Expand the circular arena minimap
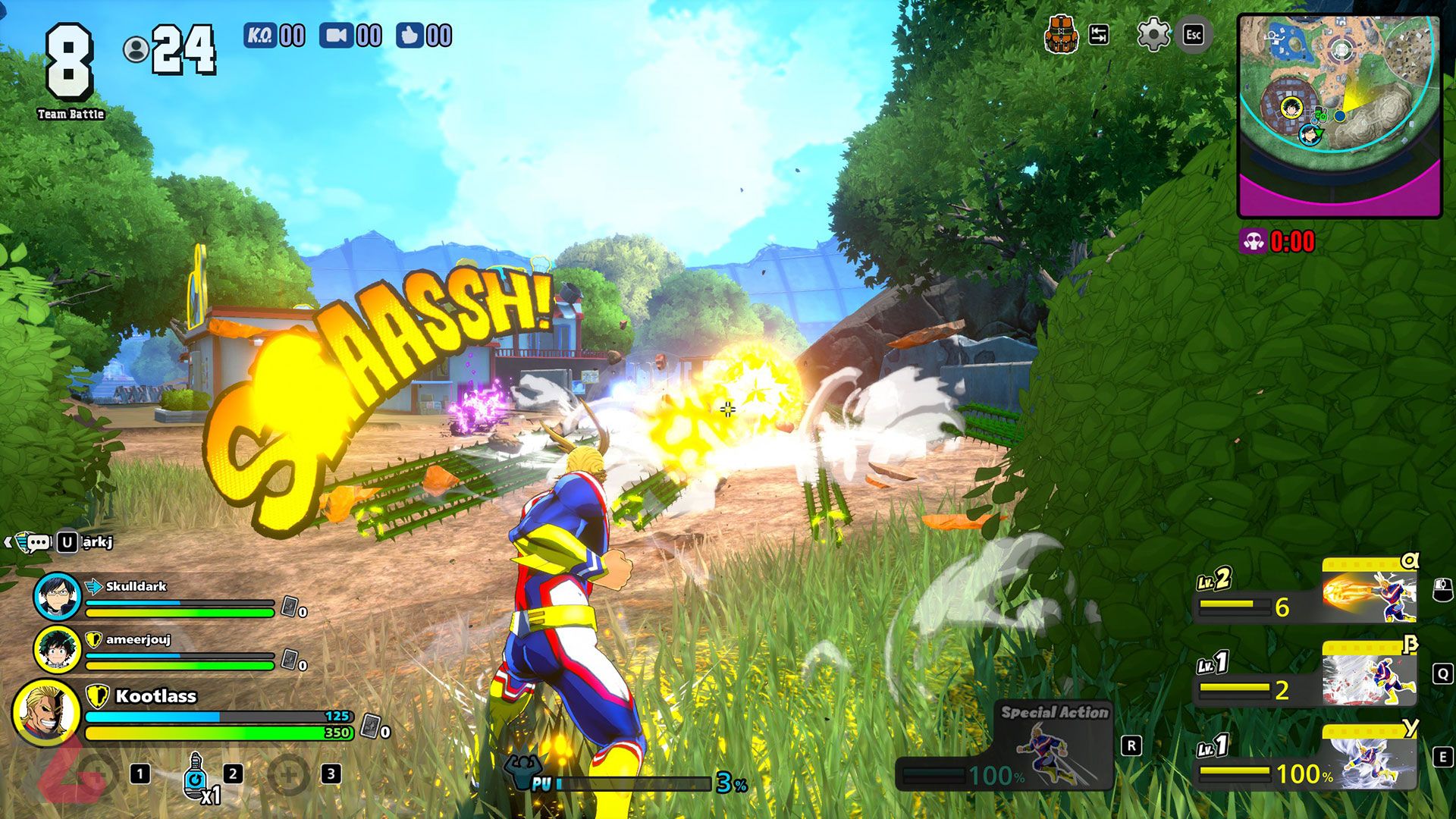 [1339, 115]
